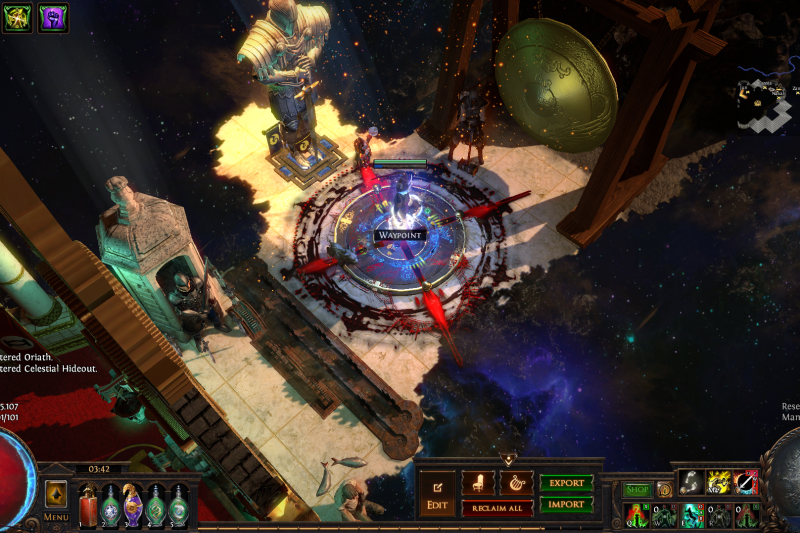Select the purple fist buff icon

point(53,18)
